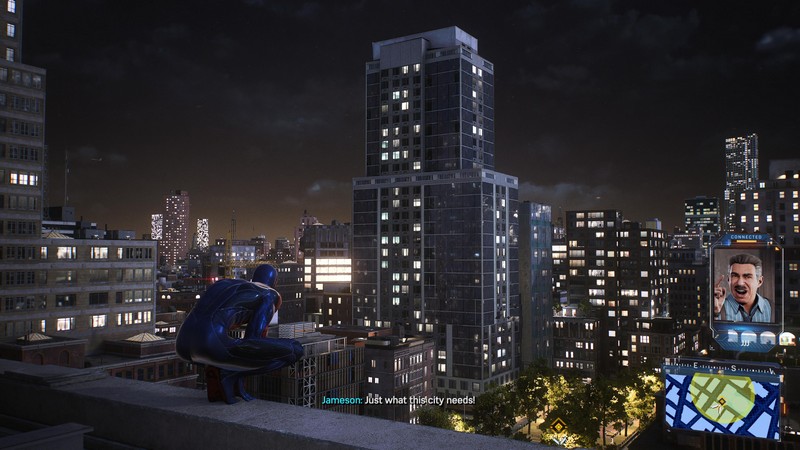800x450 pixels.
Task: Click the compass strip above the minimap
Action: [x=722, y=368]
